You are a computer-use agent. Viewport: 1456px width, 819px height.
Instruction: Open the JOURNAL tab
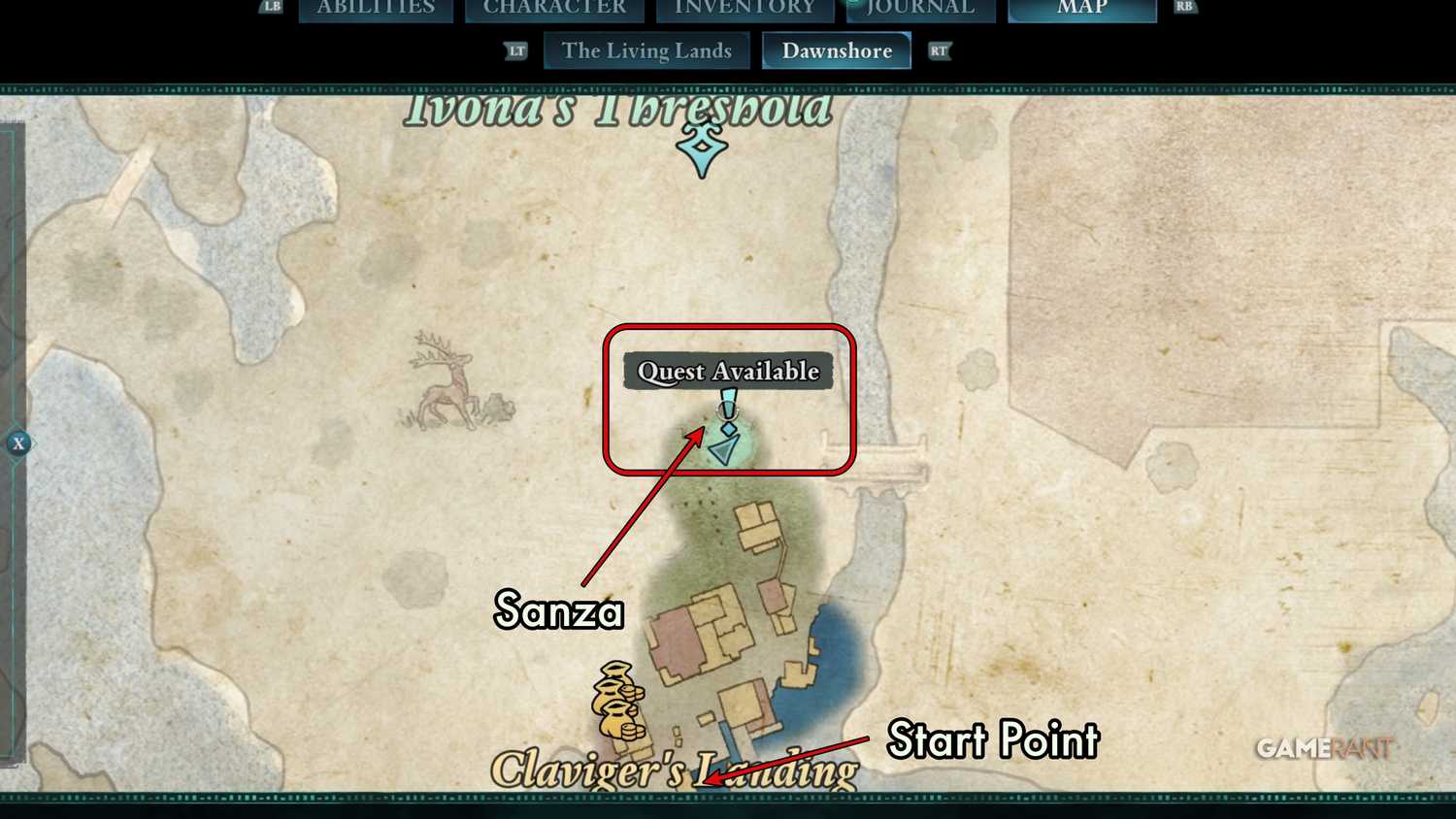pyautogui.click(x=919, y=9)
